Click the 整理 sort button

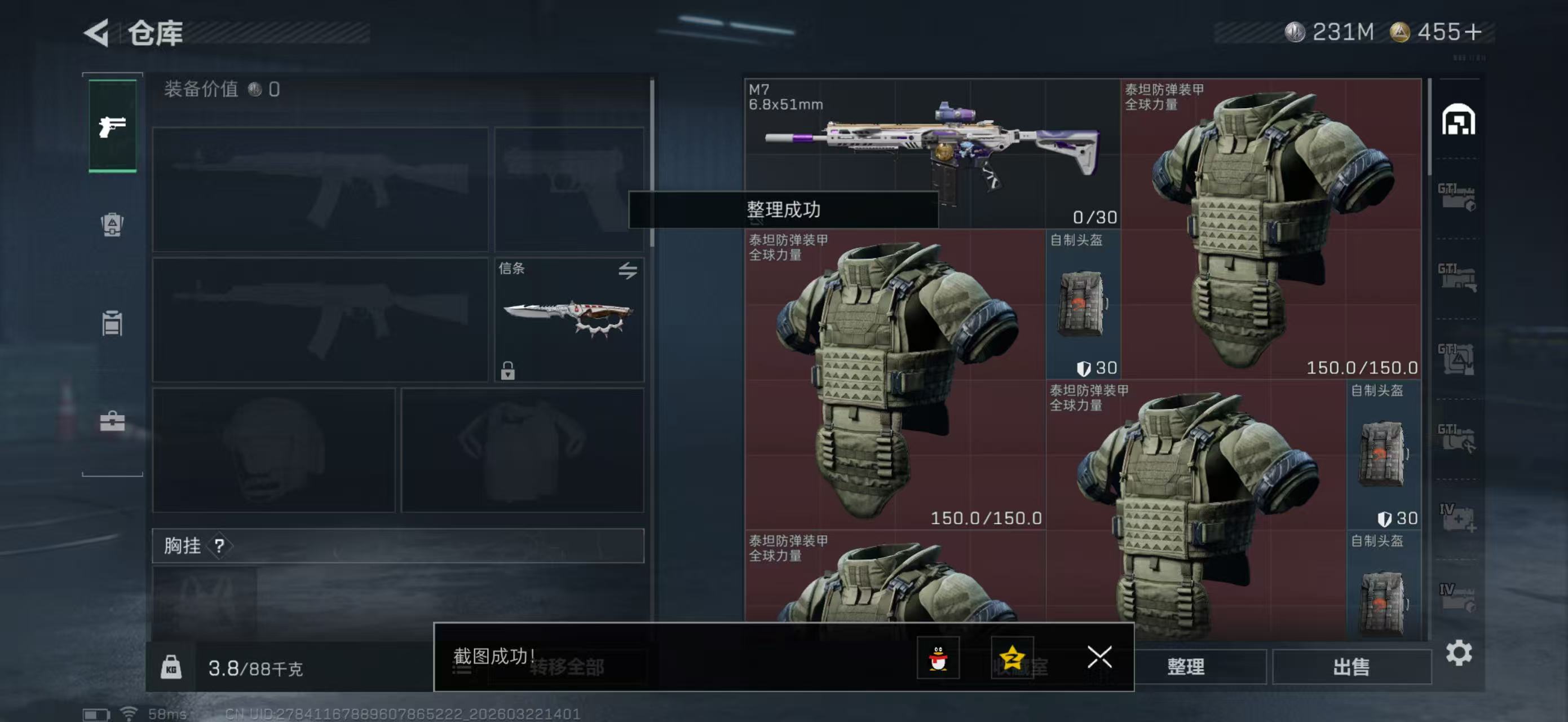[x=1185, y=667]
